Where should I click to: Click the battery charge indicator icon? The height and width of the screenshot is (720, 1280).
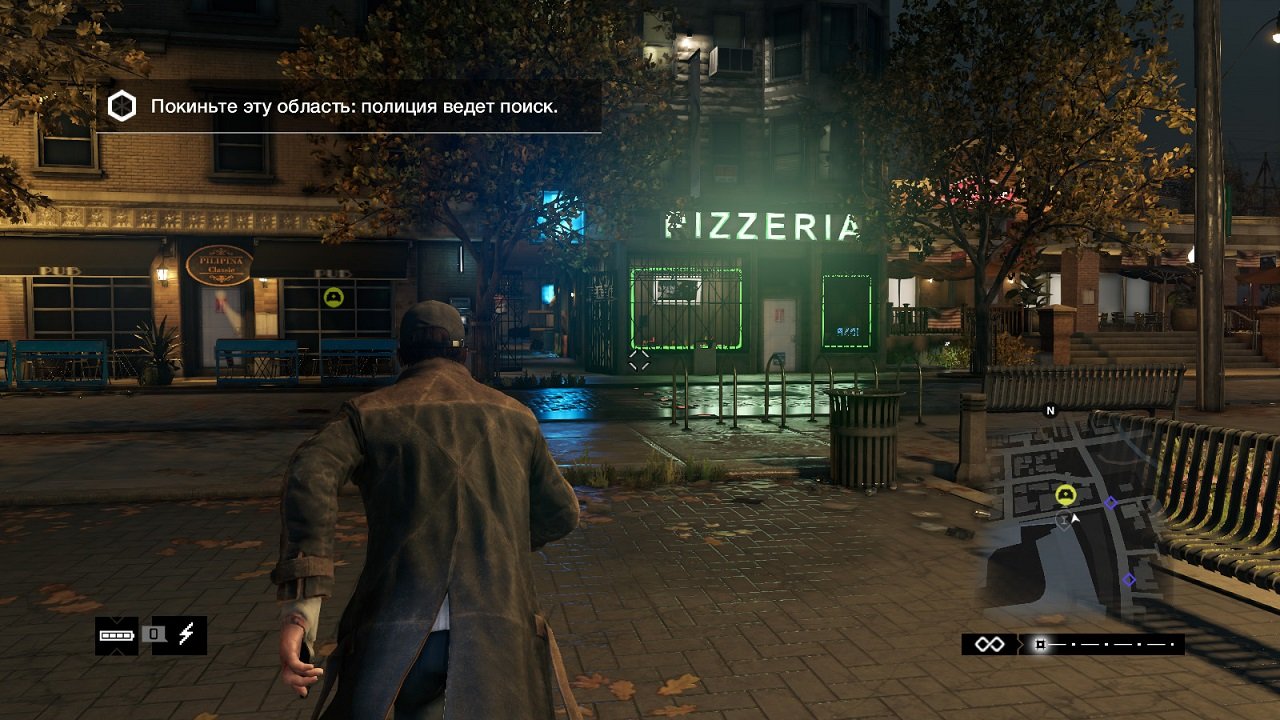pos(117,635)
